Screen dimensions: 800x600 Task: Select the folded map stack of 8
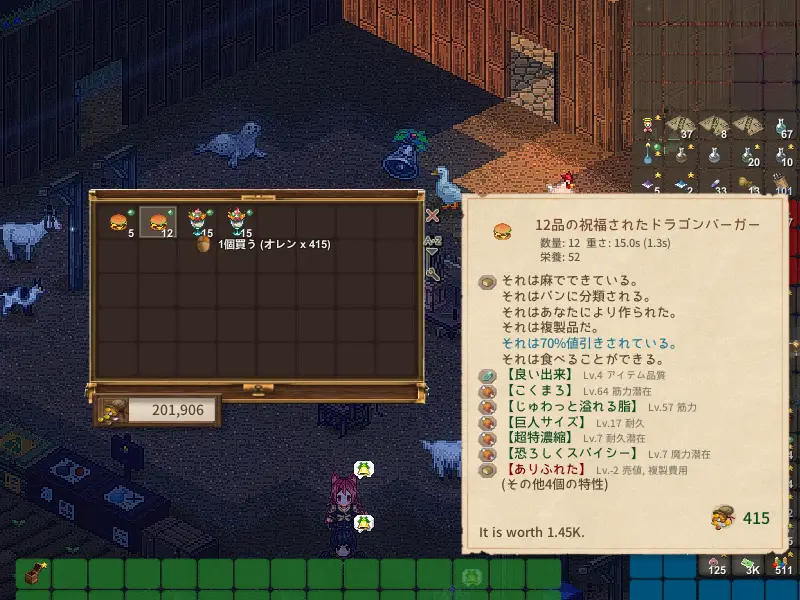(714, 125)
